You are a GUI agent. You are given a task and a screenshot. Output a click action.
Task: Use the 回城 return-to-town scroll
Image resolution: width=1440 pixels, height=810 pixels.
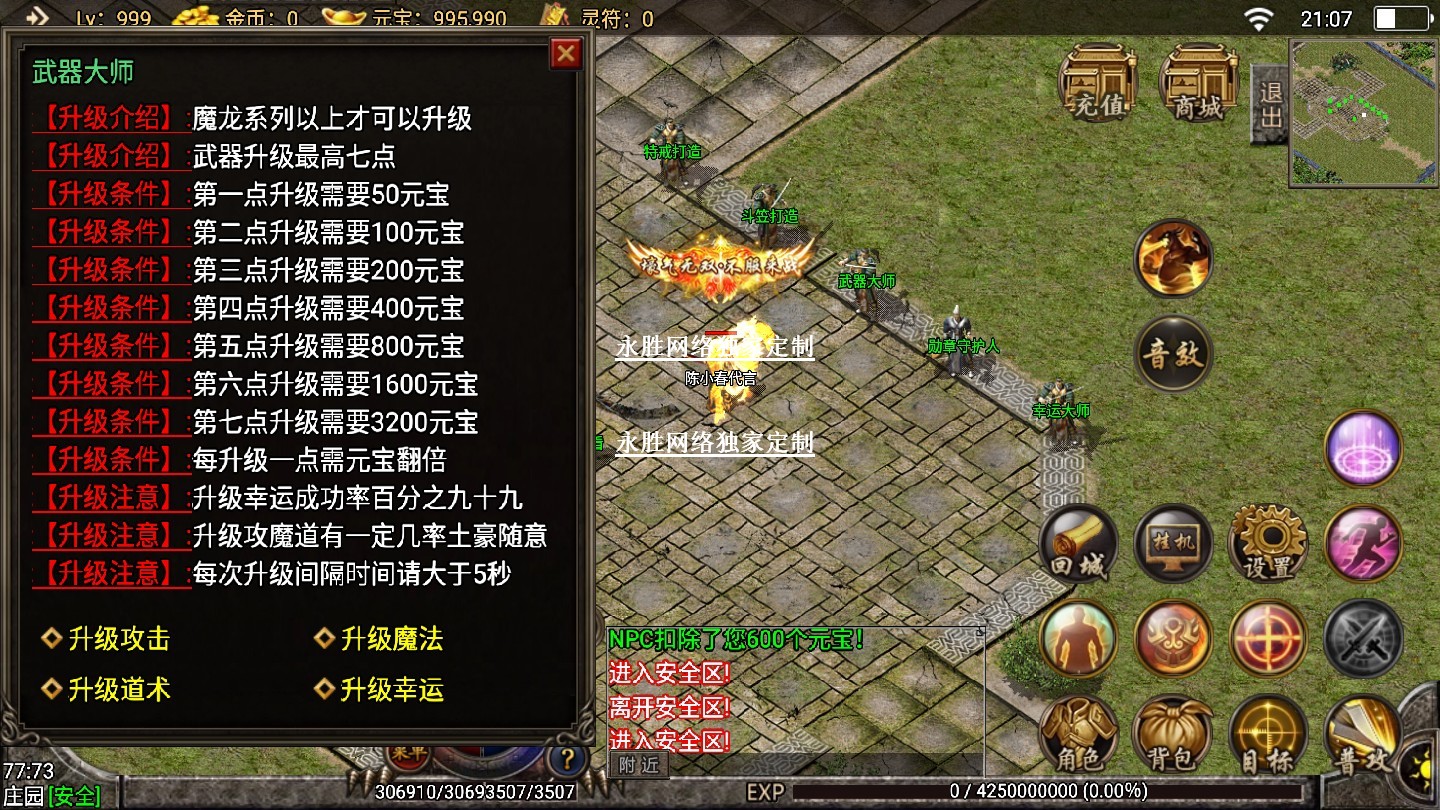[1078, 546]
